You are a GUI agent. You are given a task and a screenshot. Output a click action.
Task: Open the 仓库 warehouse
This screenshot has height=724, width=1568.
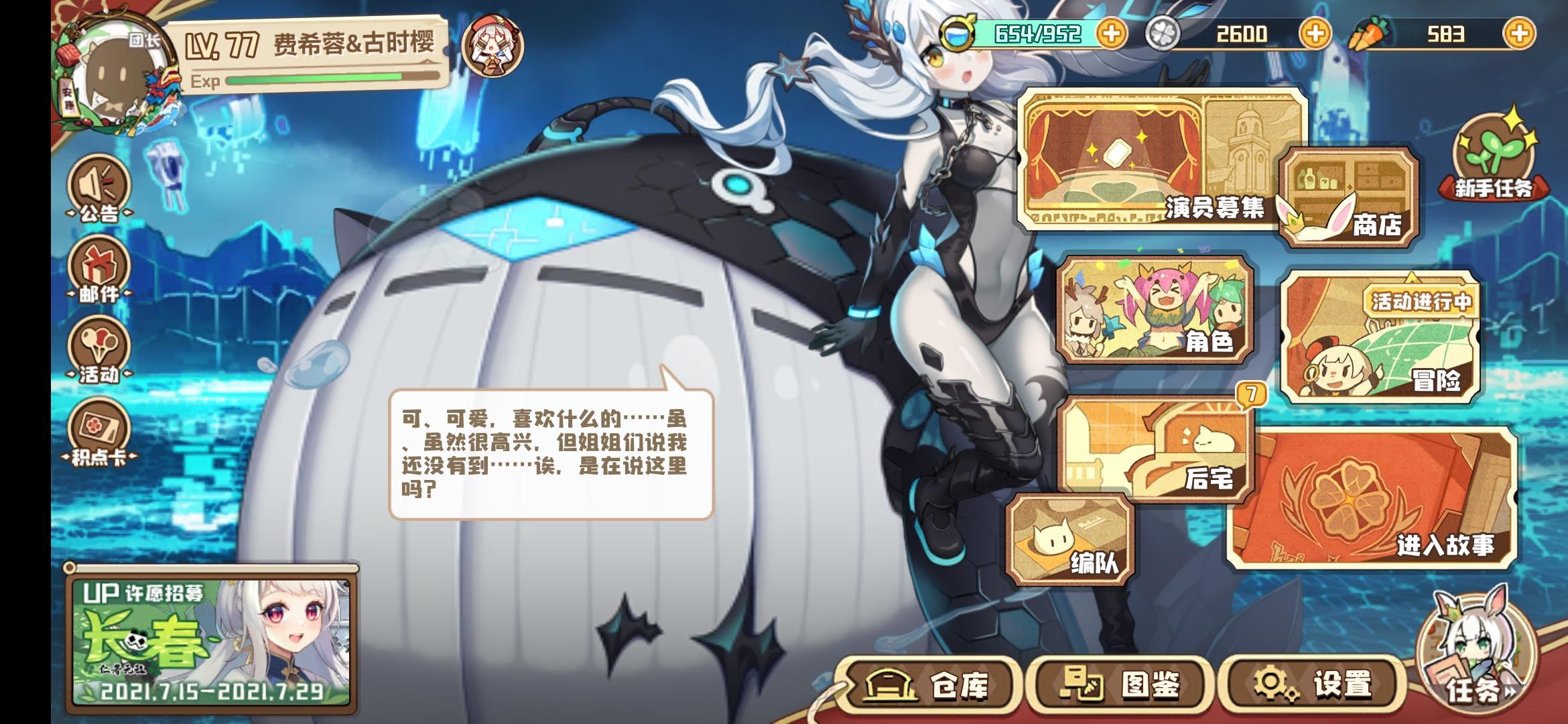pos(925,684)
